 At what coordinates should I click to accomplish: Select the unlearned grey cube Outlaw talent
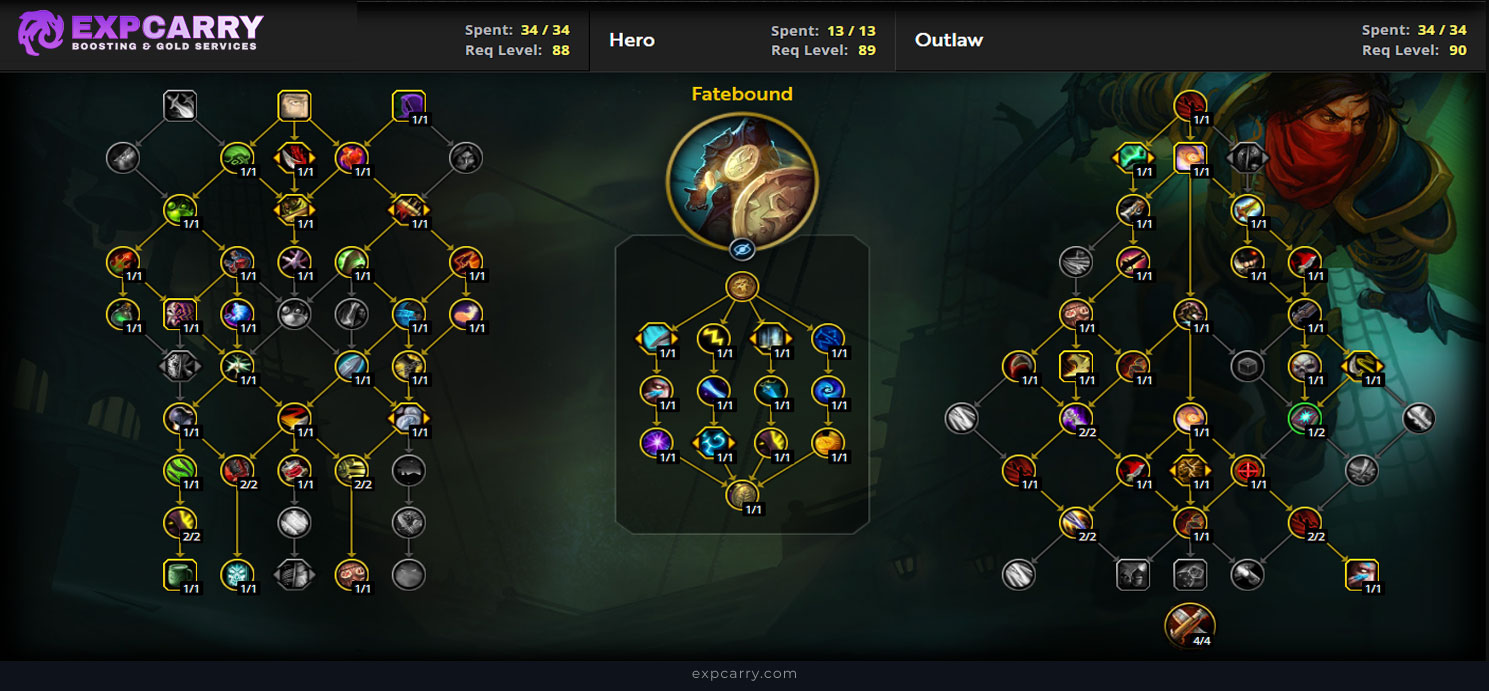1247,366
